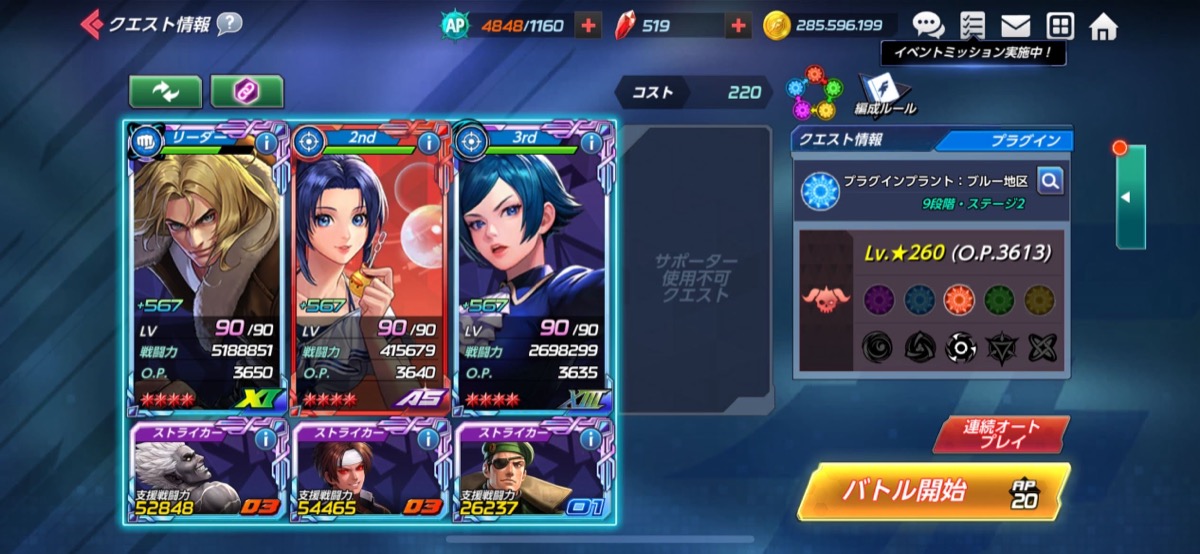Screen dimensions: 1200x554
Task: Start the battle with バトル開始 button
Action: [931, 492]
